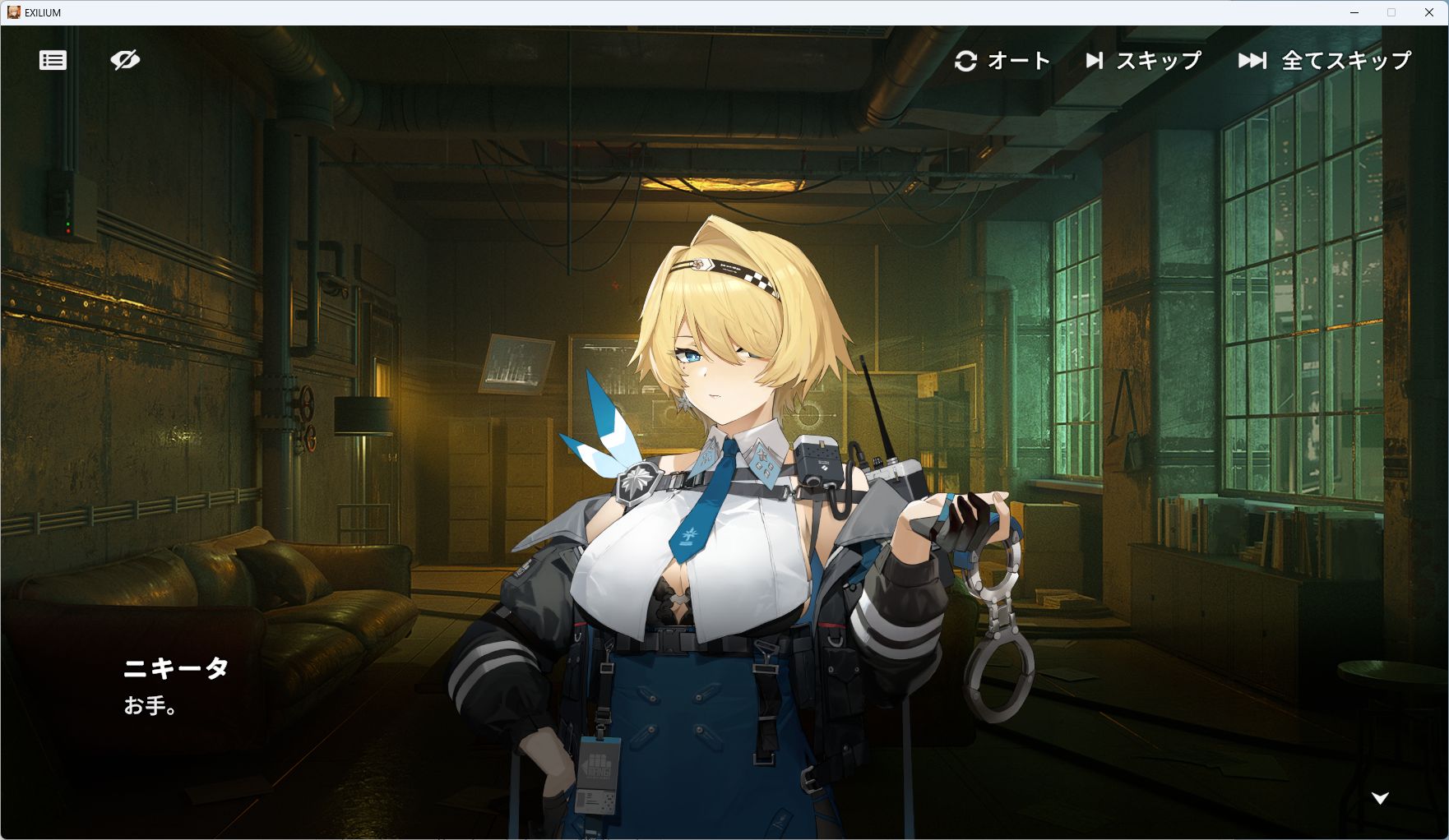This screenshot has width=1449, height=840.
Task: Minimize the EXILIUM window
Action: click(1354, 12)
